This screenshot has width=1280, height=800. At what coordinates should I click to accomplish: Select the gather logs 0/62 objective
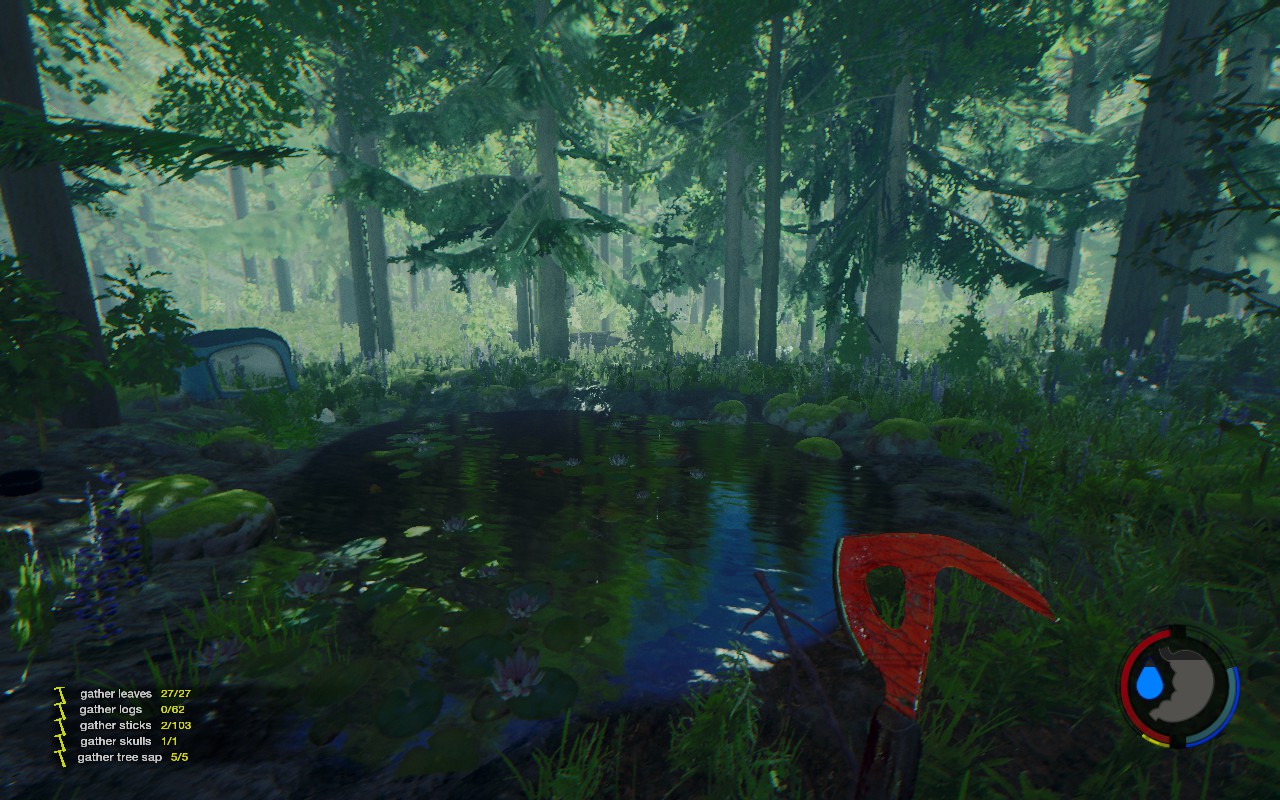pos(112,710)
